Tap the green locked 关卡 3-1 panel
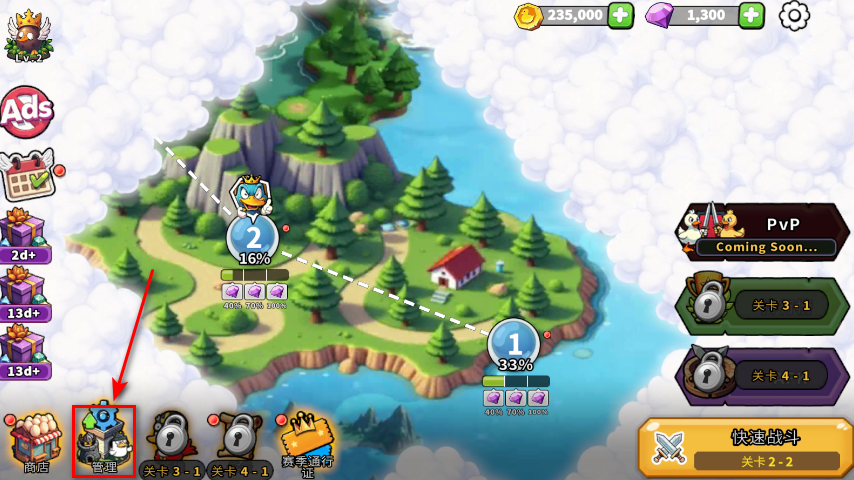 [762, 305]
